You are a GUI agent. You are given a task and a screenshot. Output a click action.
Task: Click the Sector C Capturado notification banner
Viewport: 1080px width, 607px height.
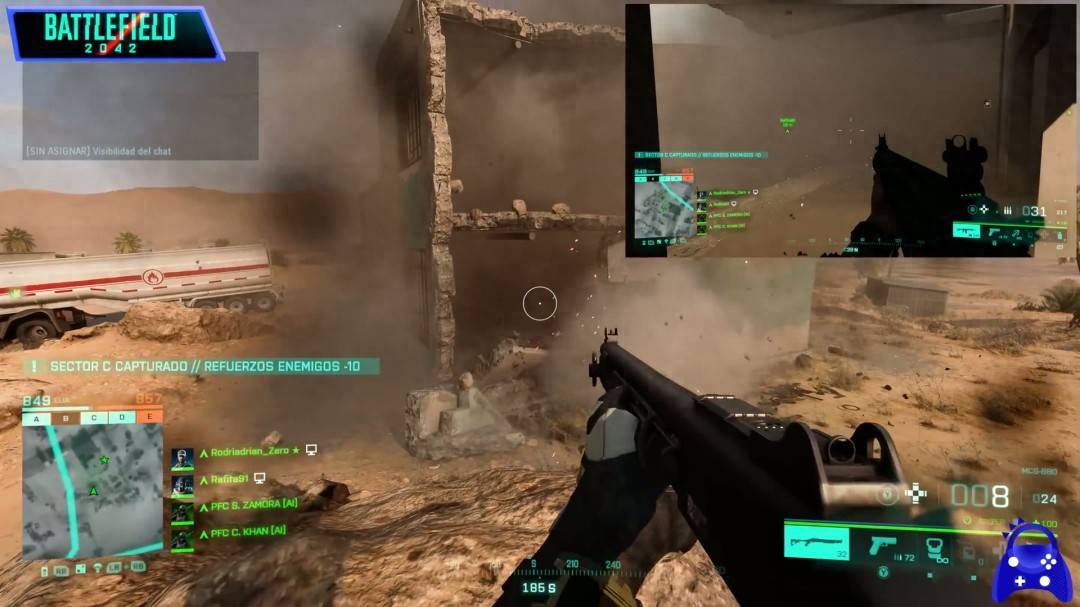(x=201, y=367)
